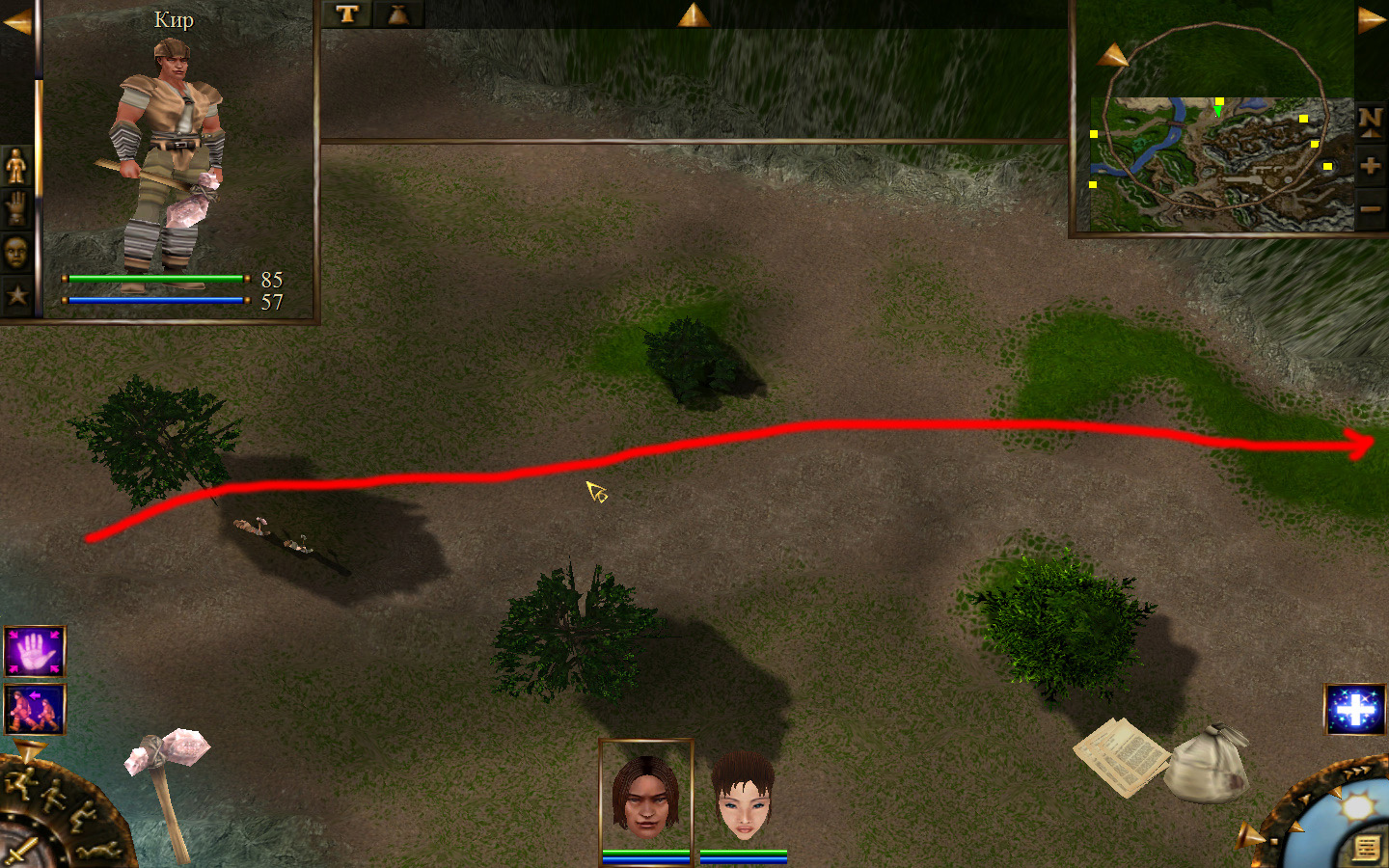This screenshot has height=868, width=1389.
Task: Switch to the hand tab on character panel
Action: (15, 209)
